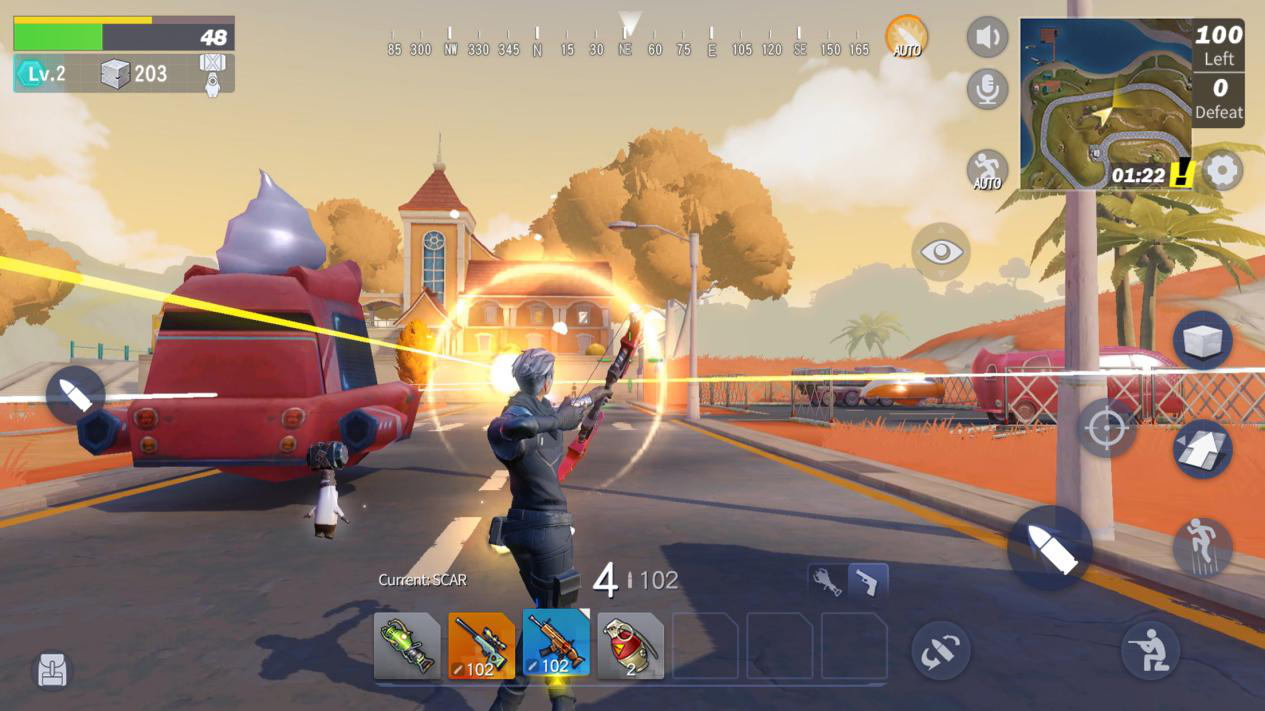Open the backpack inventory icon
Screen dimensions: 1265x711
pos(52,671)
